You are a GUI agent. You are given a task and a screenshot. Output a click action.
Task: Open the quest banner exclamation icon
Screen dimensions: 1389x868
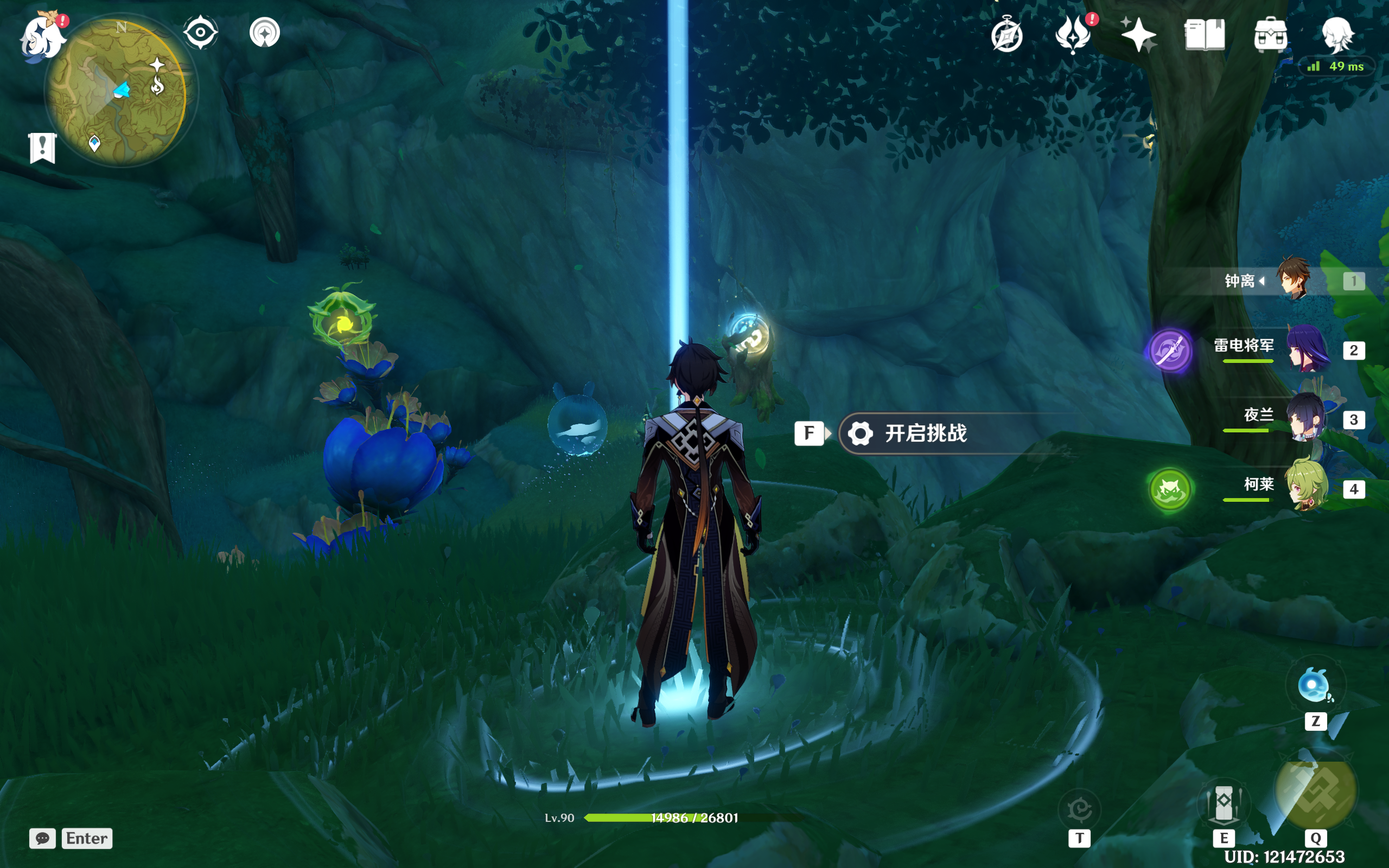coord(42,148)
